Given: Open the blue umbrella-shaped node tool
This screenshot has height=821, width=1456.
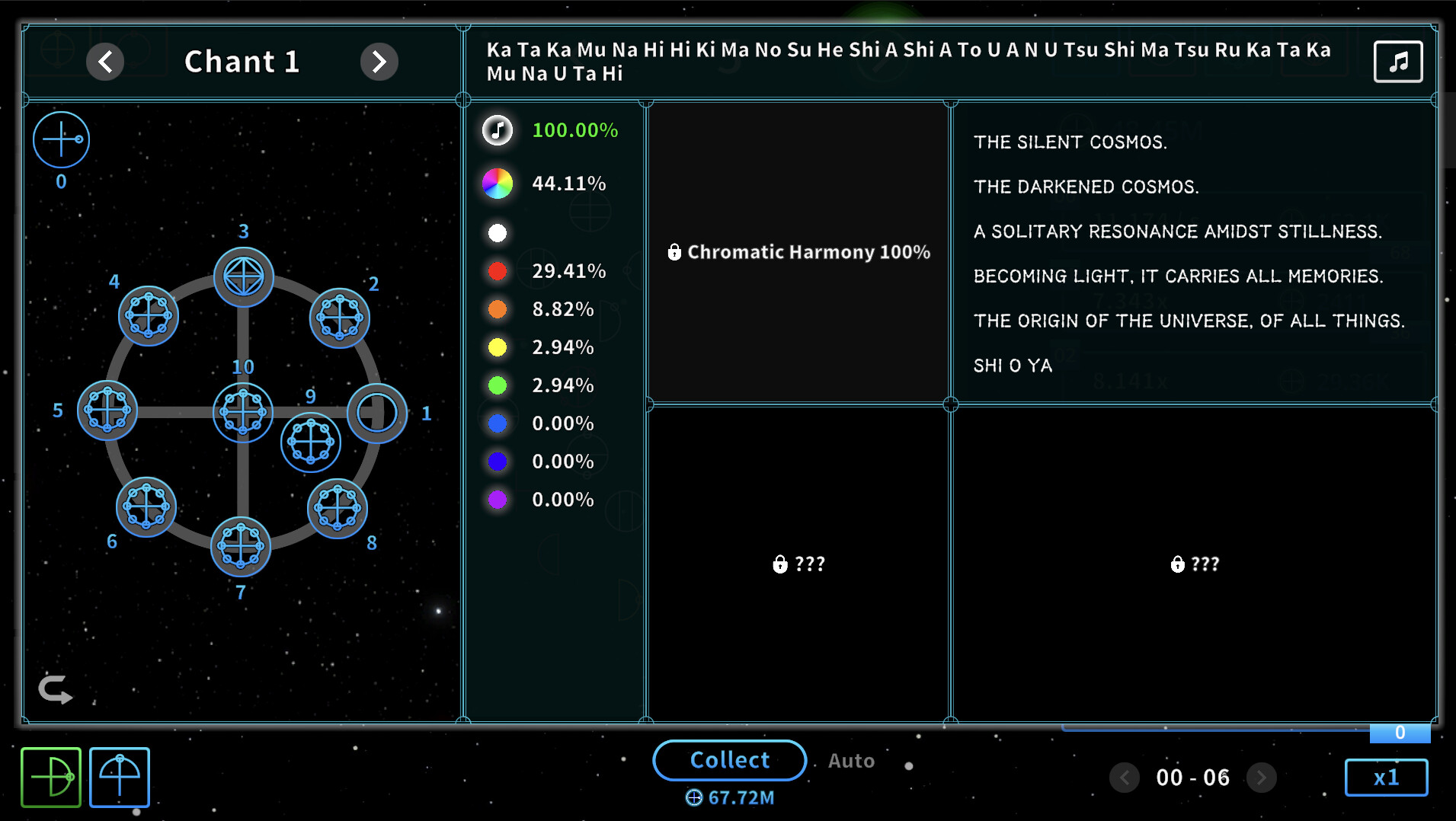Looking at the screenshot, I should coord(119,777).
